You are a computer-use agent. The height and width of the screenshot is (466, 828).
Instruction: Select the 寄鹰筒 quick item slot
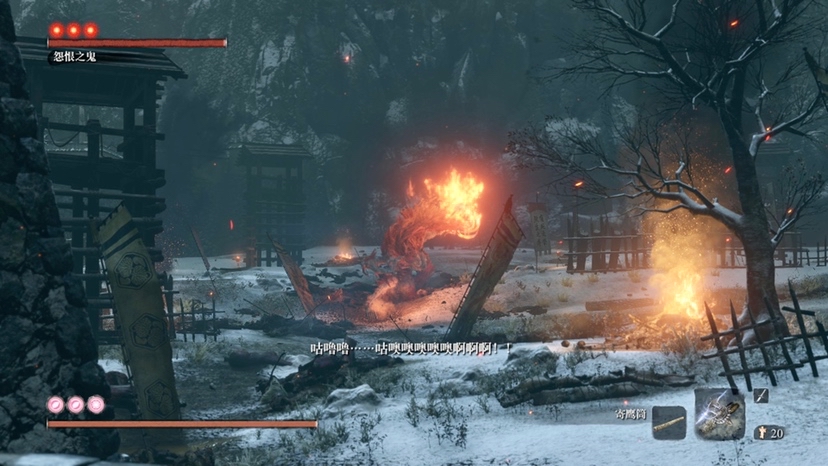point(669,423)
